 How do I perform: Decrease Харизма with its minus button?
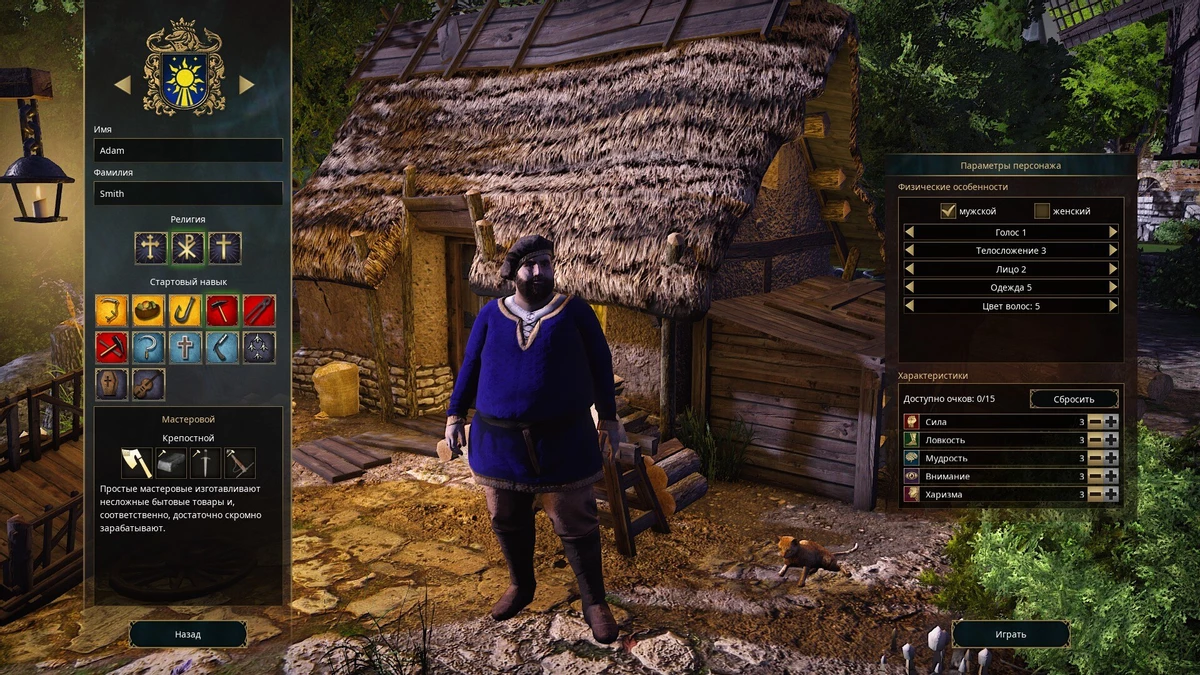tap(1095, 494)
